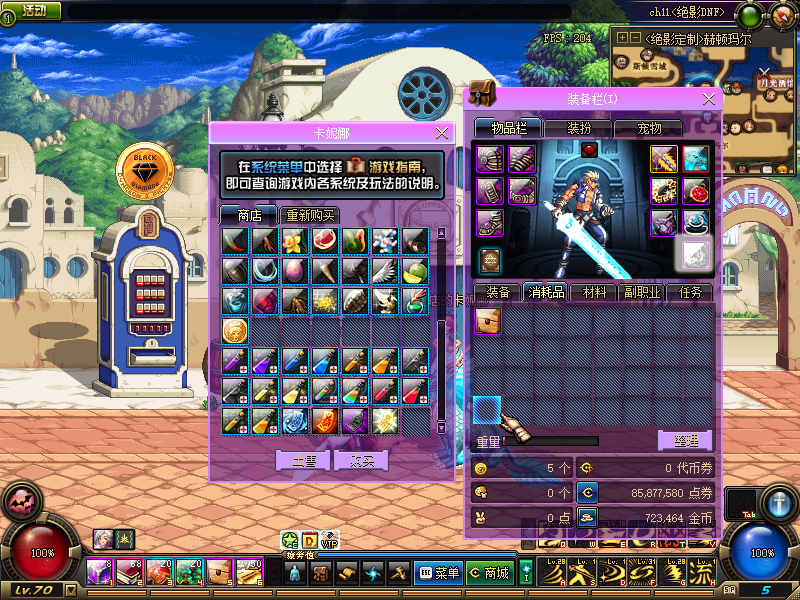The height and width of the screenshot is (600, 800).
Task: Switch to the 装备 equipment category
Action: 497,293
